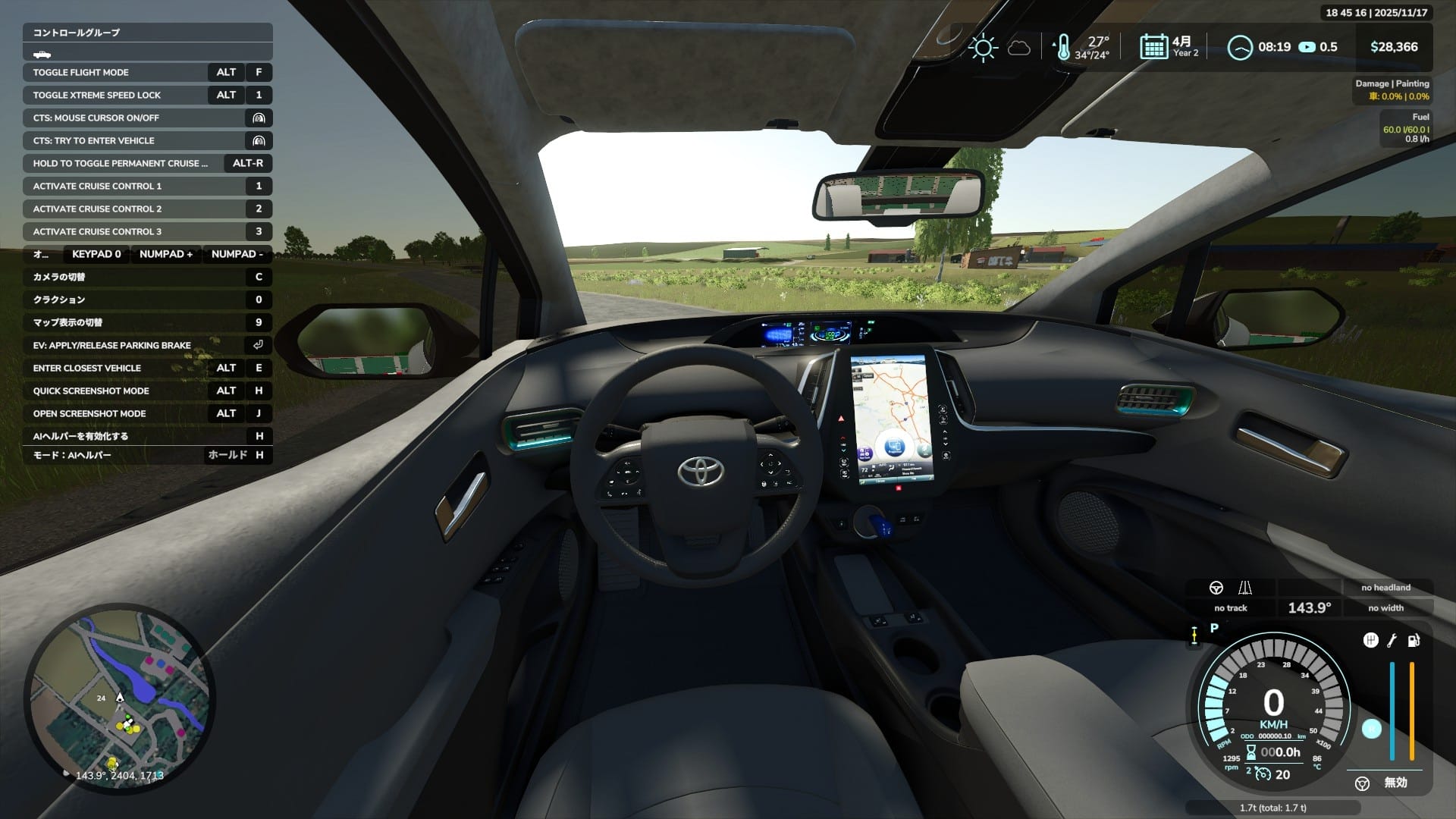Image resolution: width=1456 pixels, height=819 pixels.
Task: Click the QUICK SCREENSHOT MODE binding
Action: pos(91,391)
